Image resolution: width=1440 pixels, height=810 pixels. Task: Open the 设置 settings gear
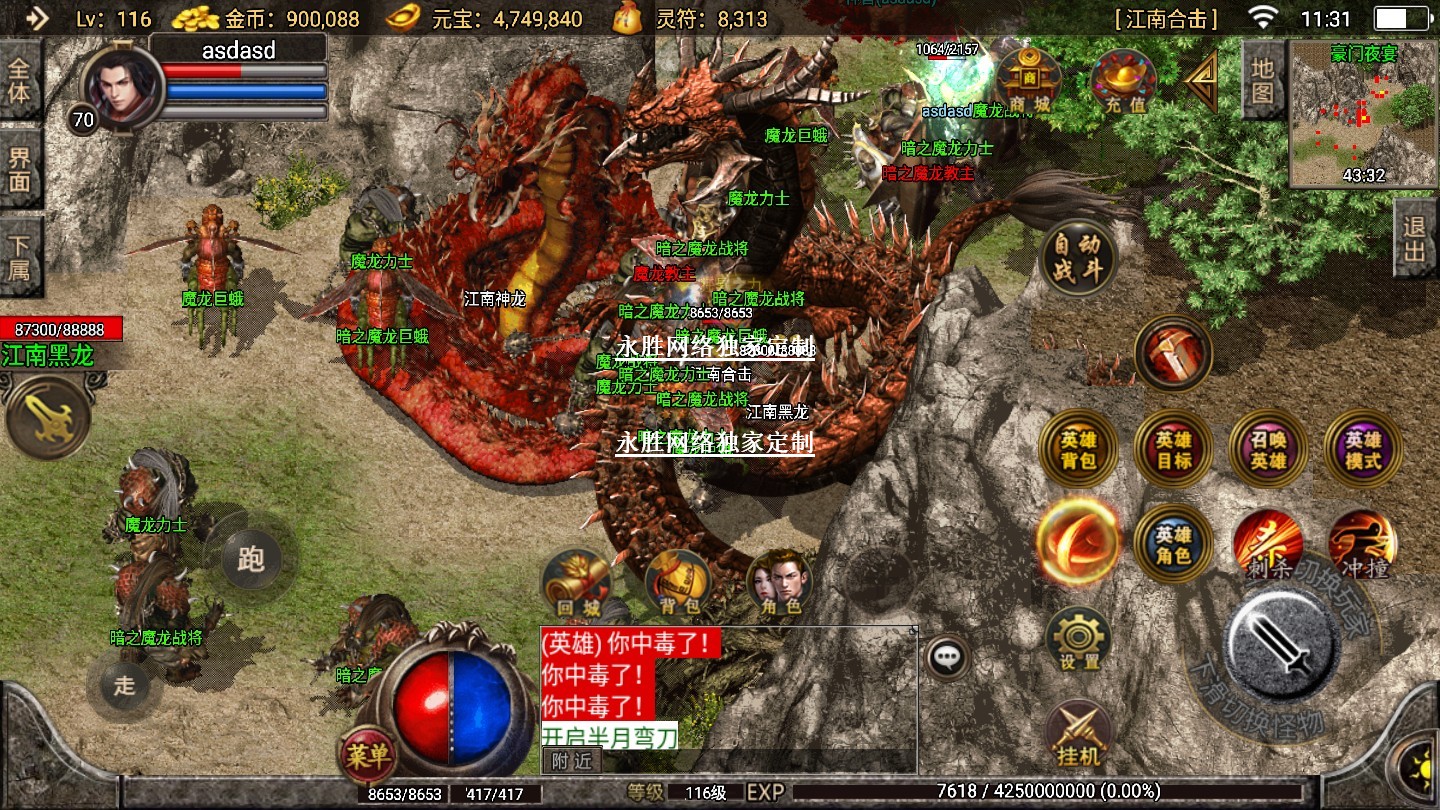coord(1079,639)
